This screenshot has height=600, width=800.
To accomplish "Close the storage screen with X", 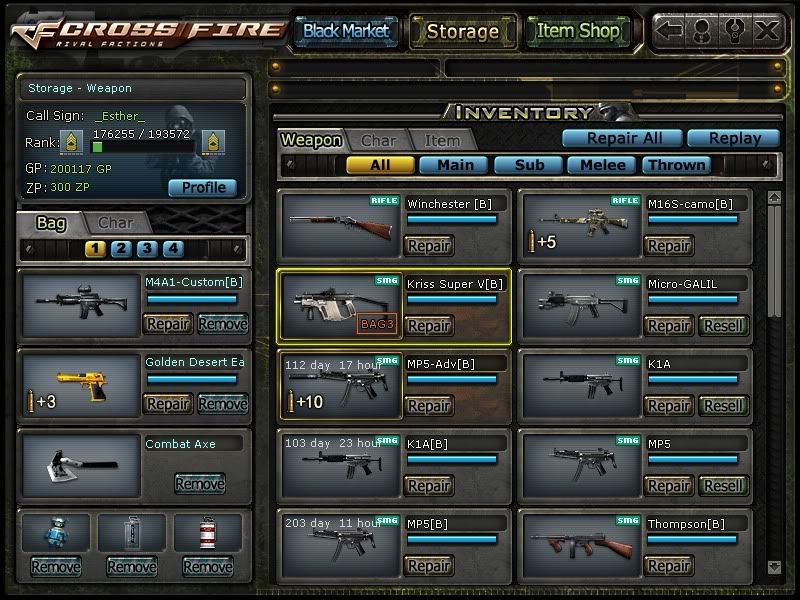I will point(767,31).
